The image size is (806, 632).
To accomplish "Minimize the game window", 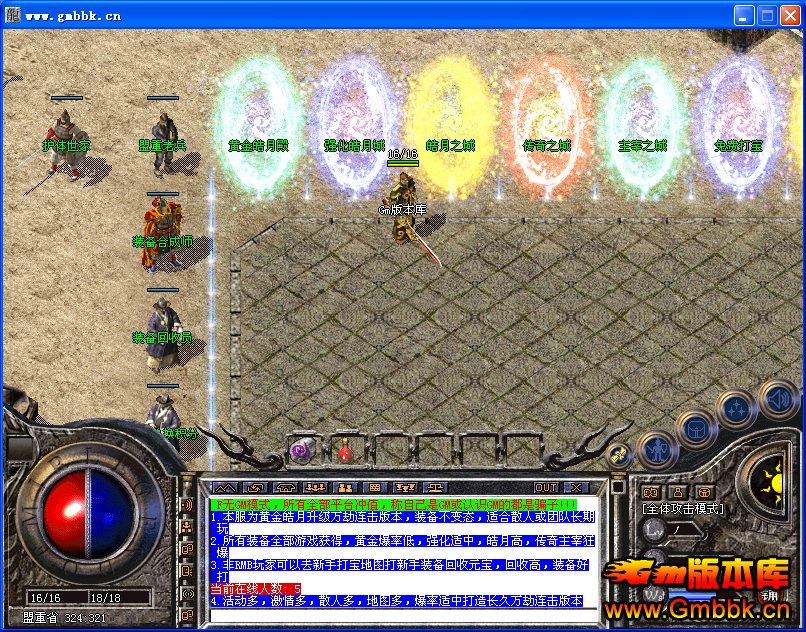I will click(745, 15).
